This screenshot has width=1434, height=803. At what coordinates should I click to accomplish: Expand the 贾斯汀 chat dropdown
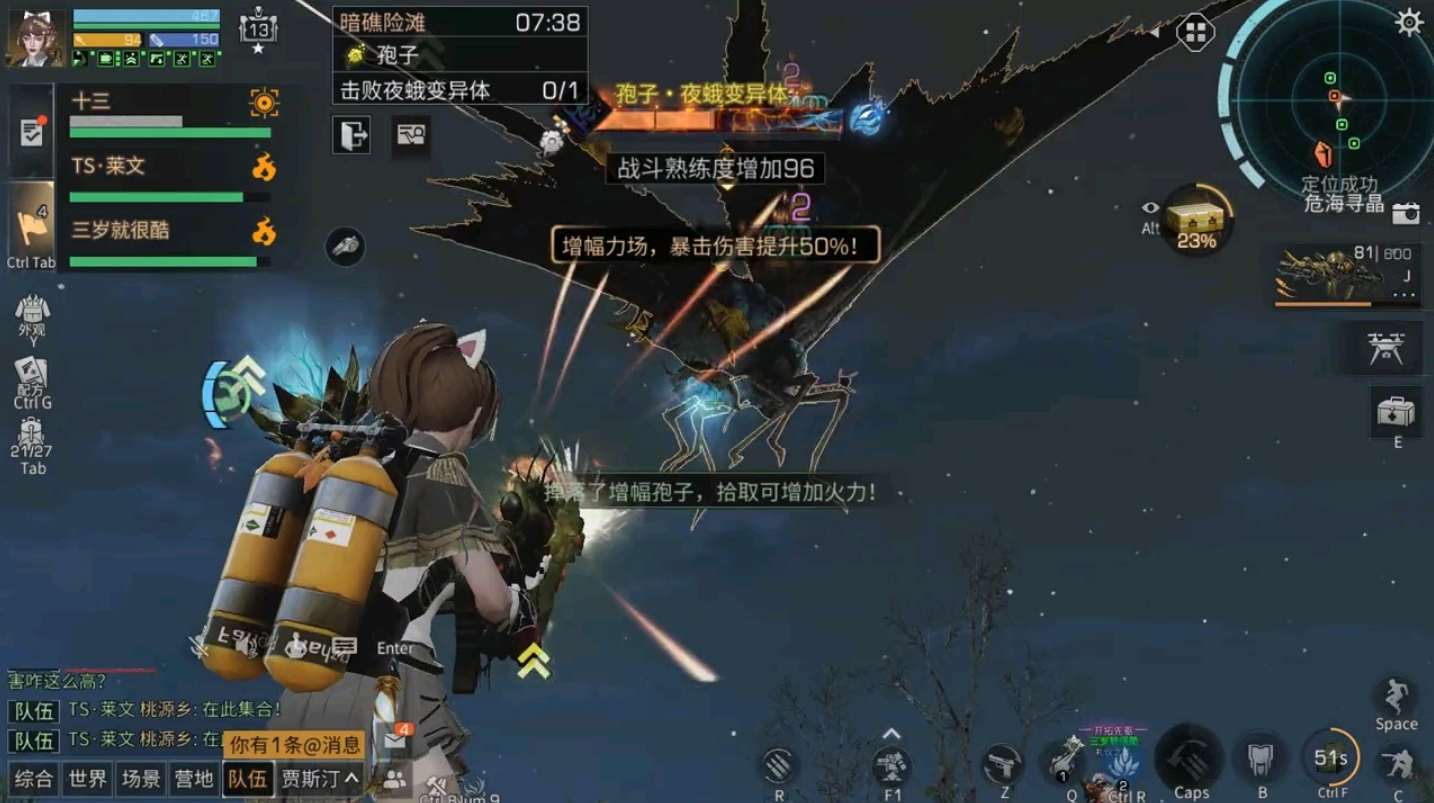[320, 778]
